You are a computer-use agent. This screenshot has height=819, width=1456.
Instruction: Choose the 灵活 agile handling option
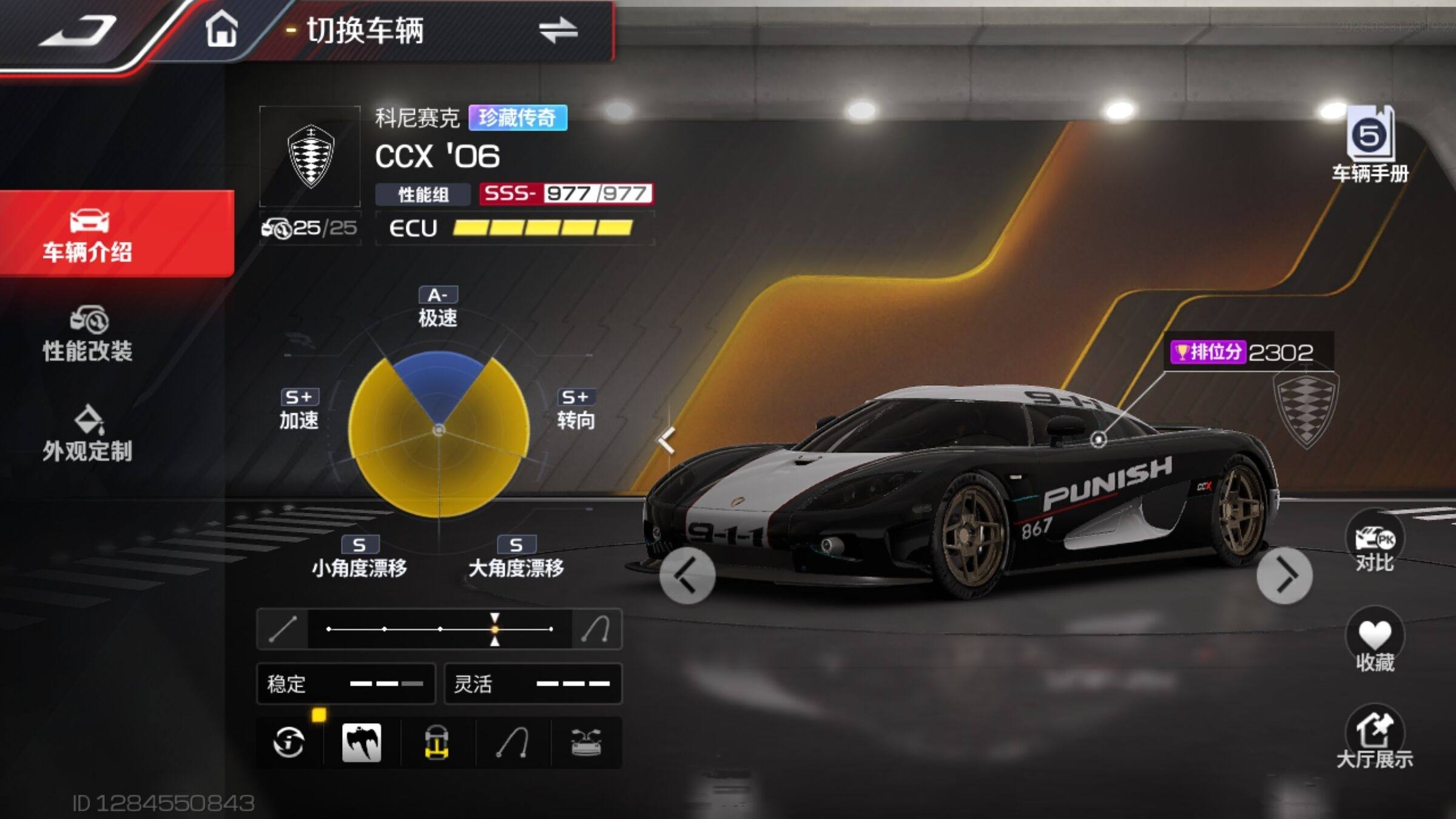coord(533,684)
